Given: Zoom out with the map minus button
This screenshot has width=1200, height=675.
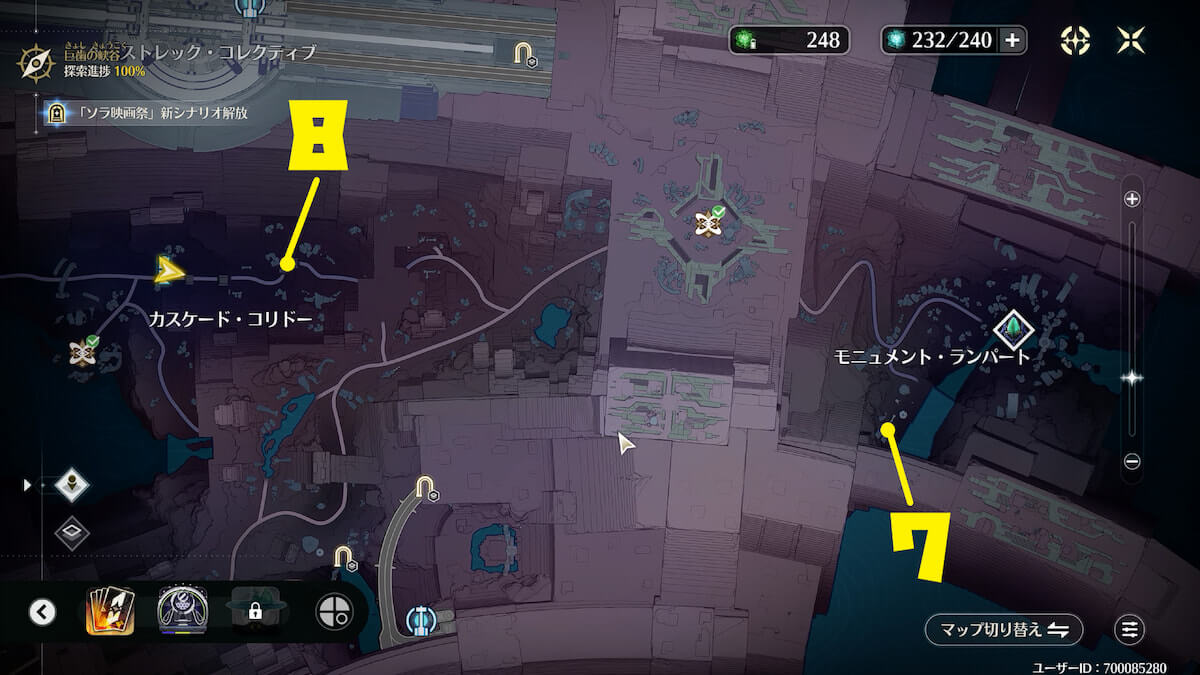Looking at the screenshot, I should (x=1132, y=461).
